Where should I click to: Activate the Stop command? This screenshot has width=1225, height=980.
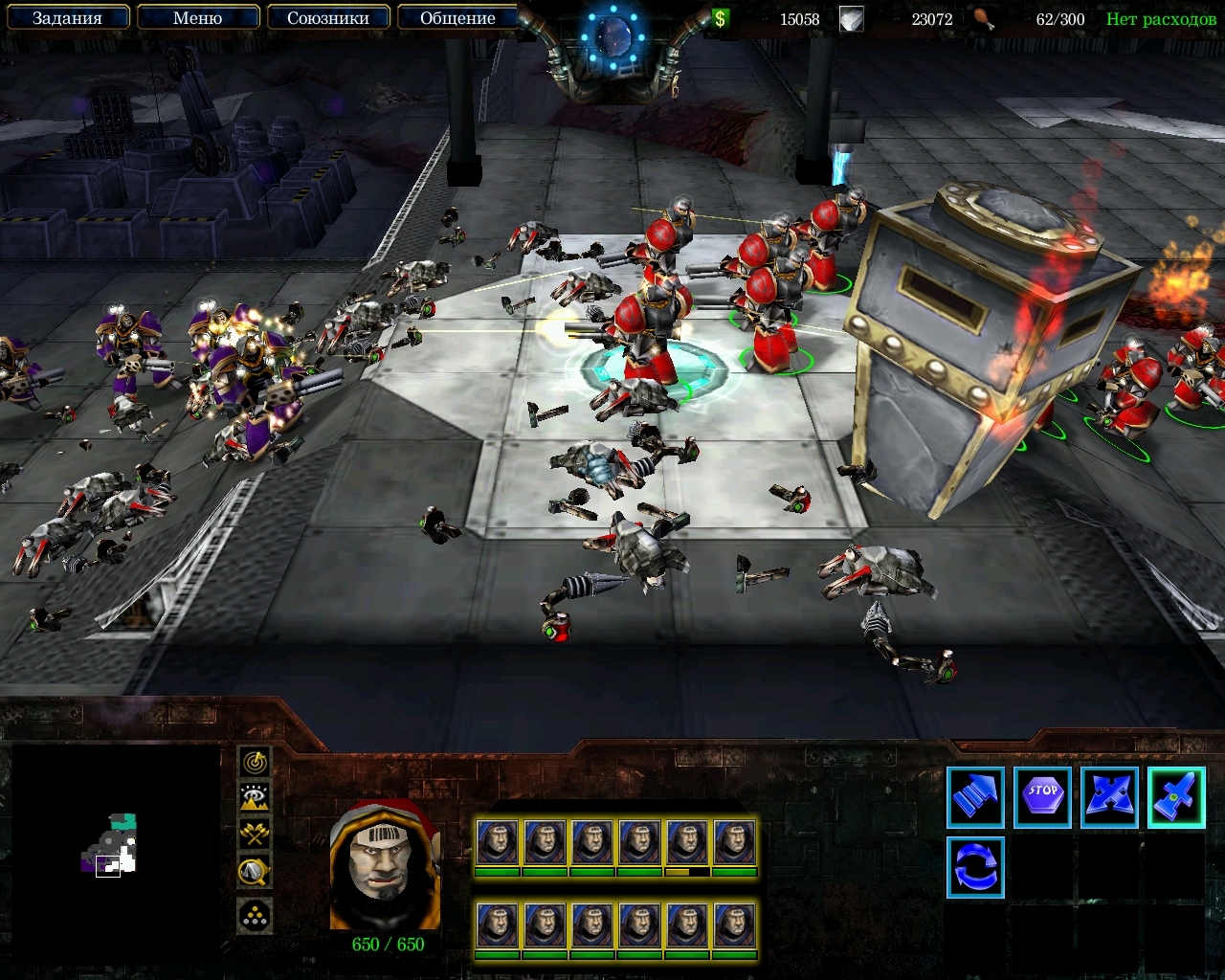[x=1042, y=797]
